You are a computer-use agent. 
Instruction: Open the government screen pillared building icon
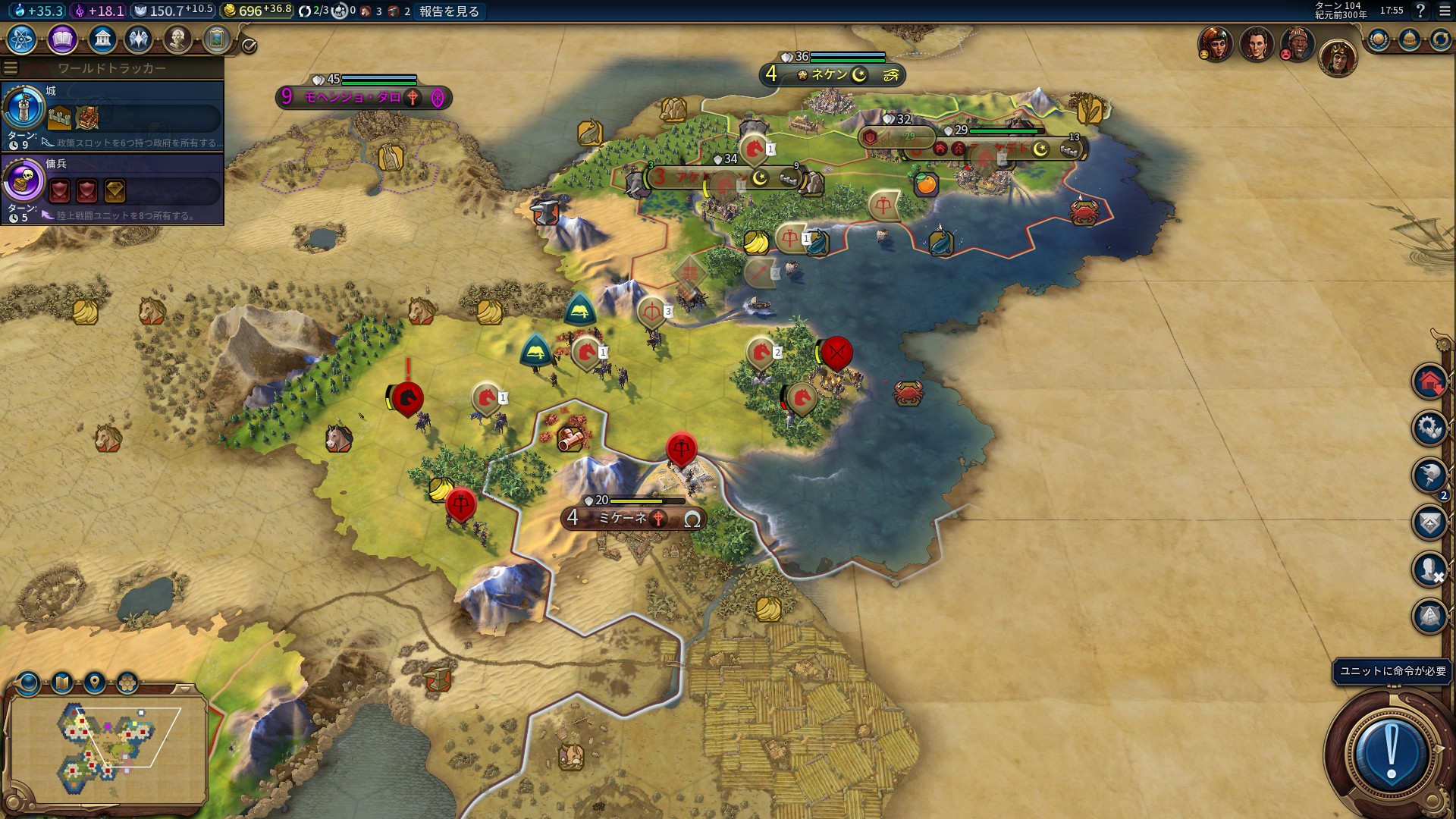102,39
